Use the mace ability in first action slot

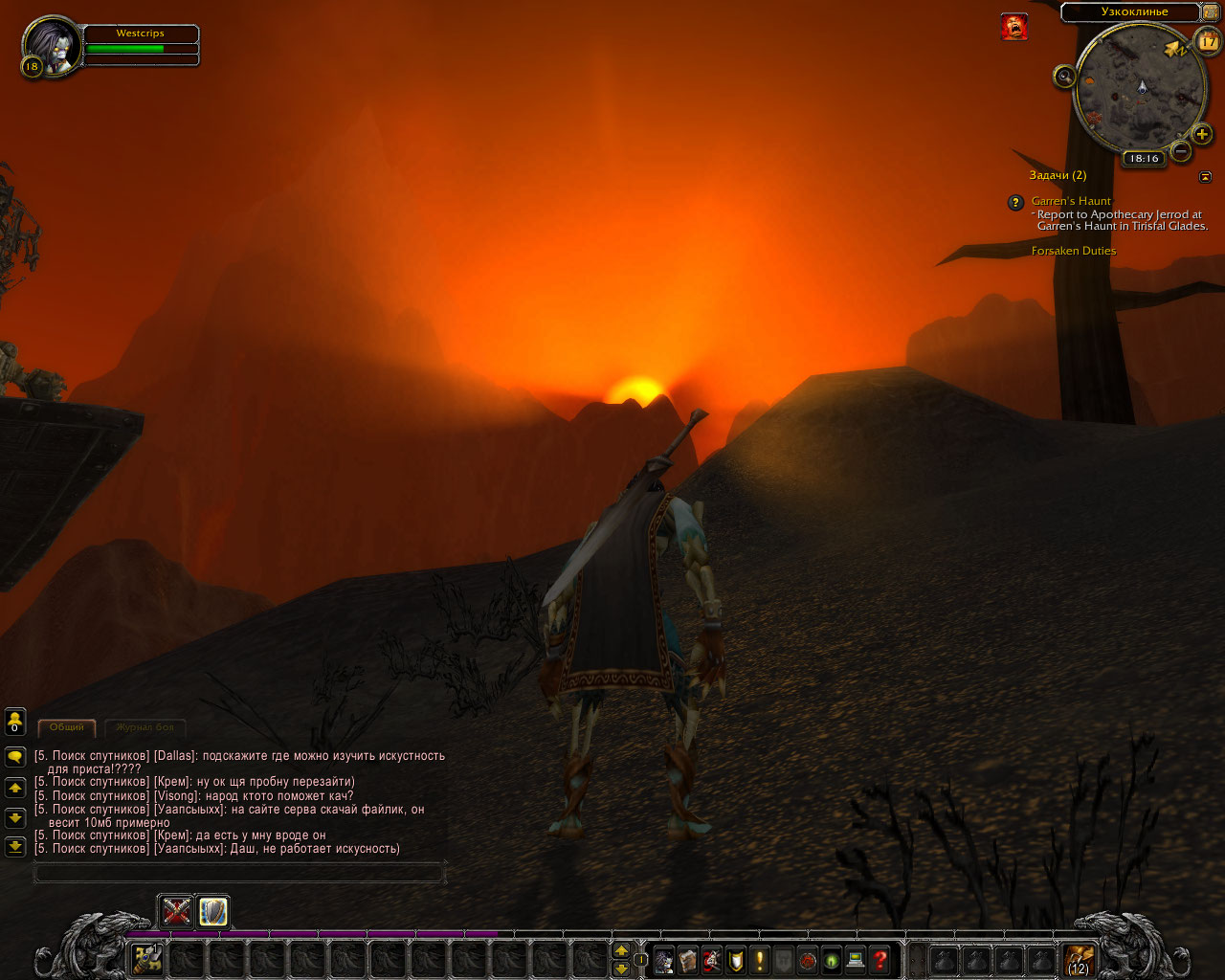point(146,958)
